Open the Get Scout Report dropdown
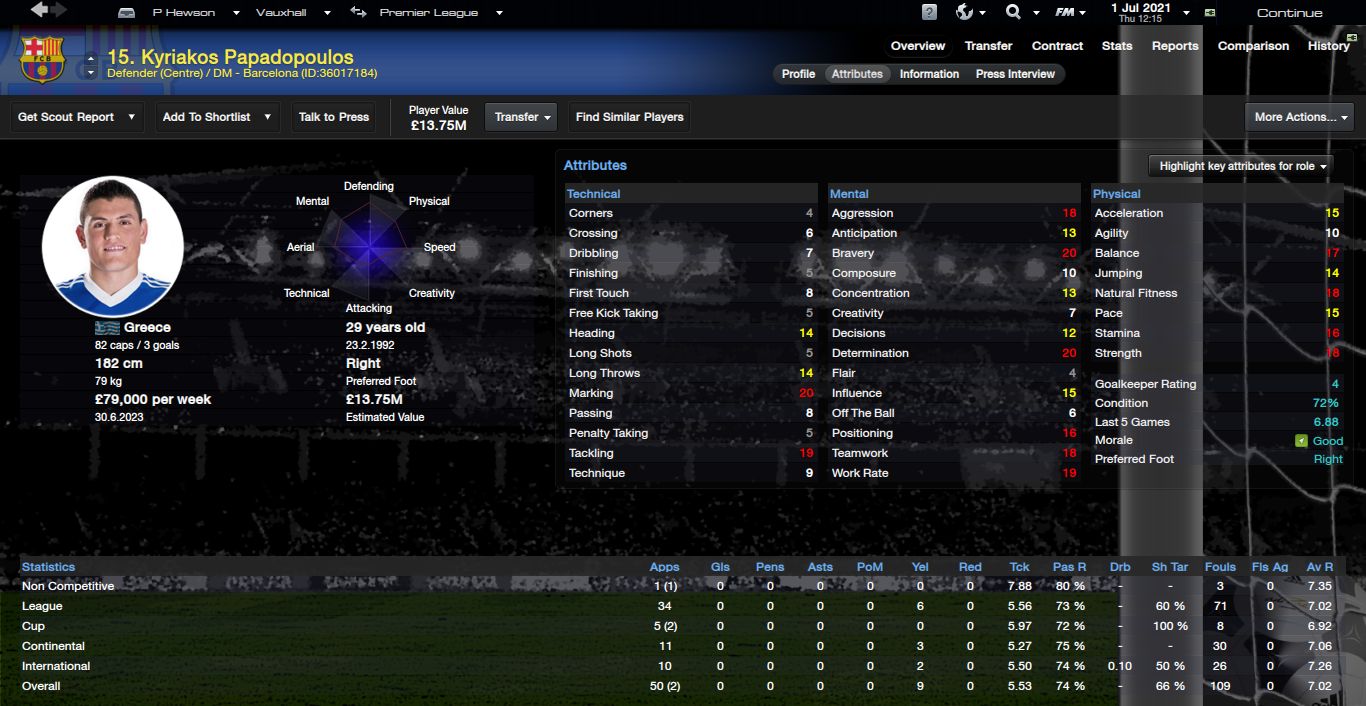Image resolution: width=1366 pixels, height=706 pixels. [x=77, y=117]
